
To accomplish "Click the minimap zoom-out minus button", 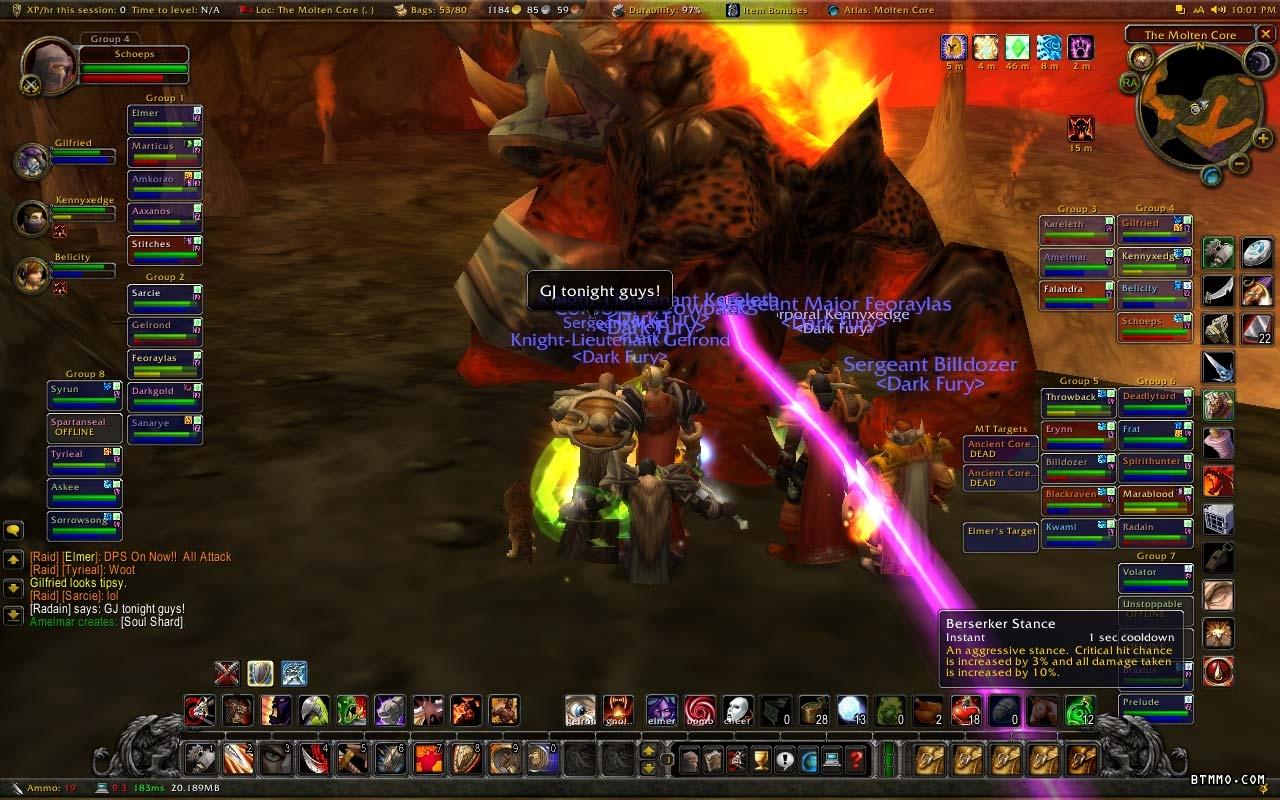I will click(x=1238, y=163).
